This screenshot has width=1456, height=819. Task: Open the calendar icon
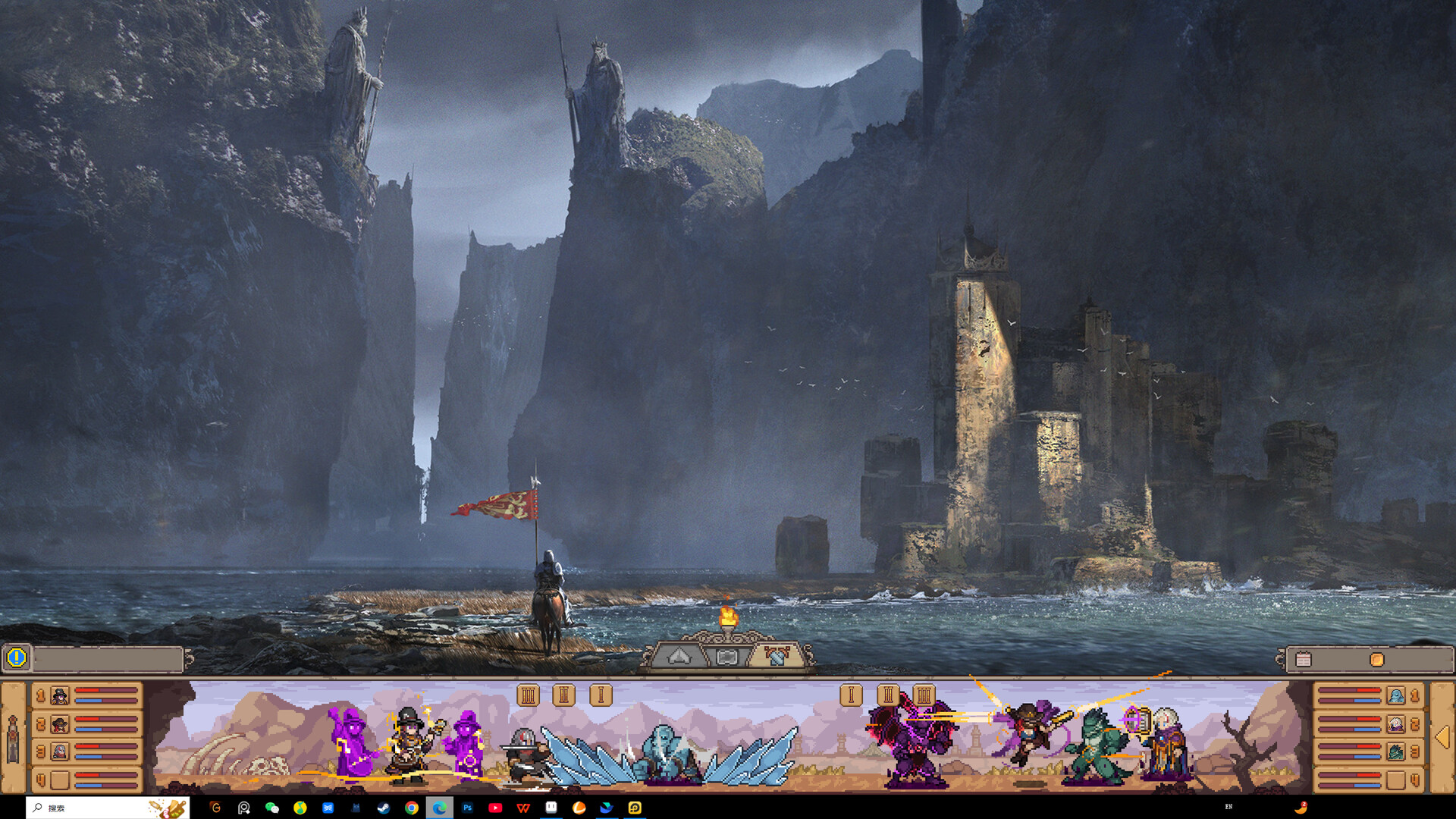[x=1304, y=660]
